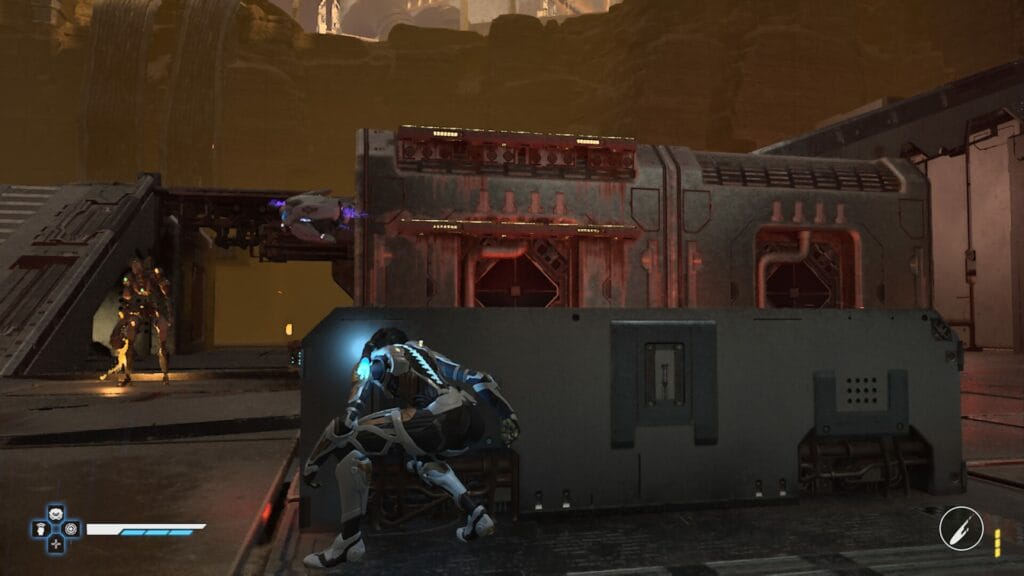Select the left canister slot of the quick-item cross
The height and width of the screenshot is (576, 1024).
42,529
